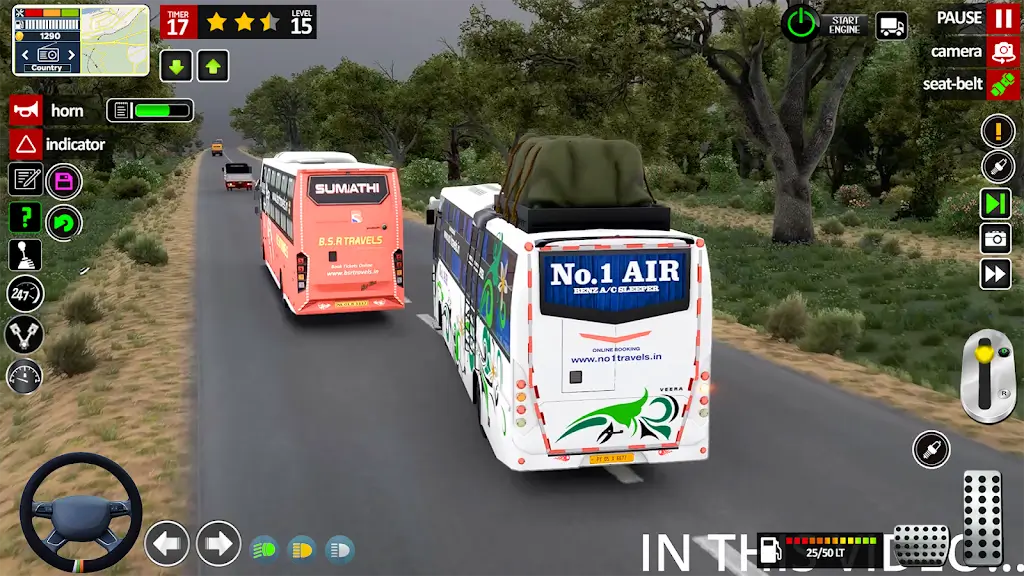The width and height of the screenshot is (1024, 576).
Task: Sound the horn
Action: coord(26,111)
